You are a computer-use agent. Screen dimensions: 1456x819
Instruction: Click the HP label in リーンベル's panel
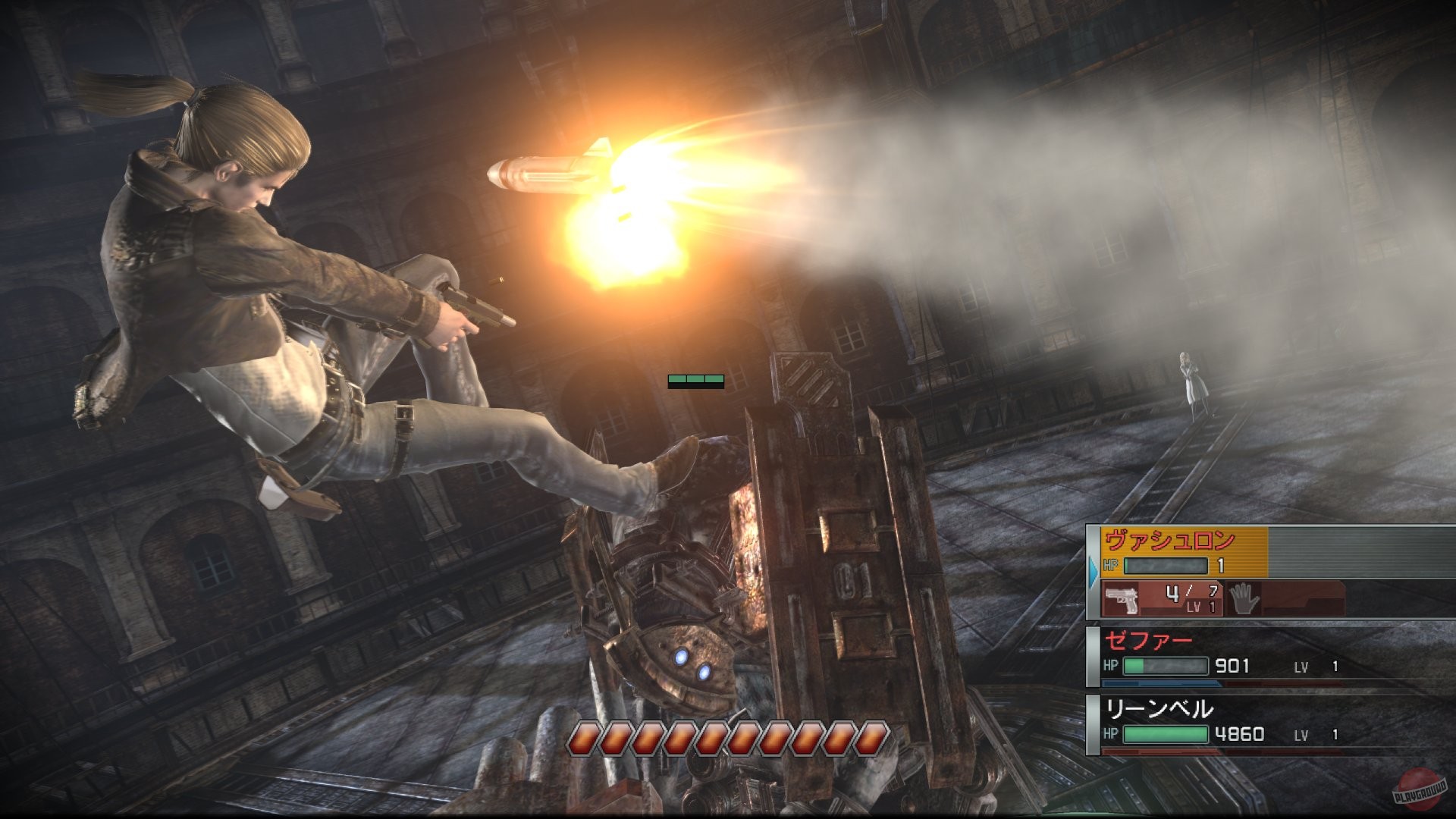tap(1111, 733)
